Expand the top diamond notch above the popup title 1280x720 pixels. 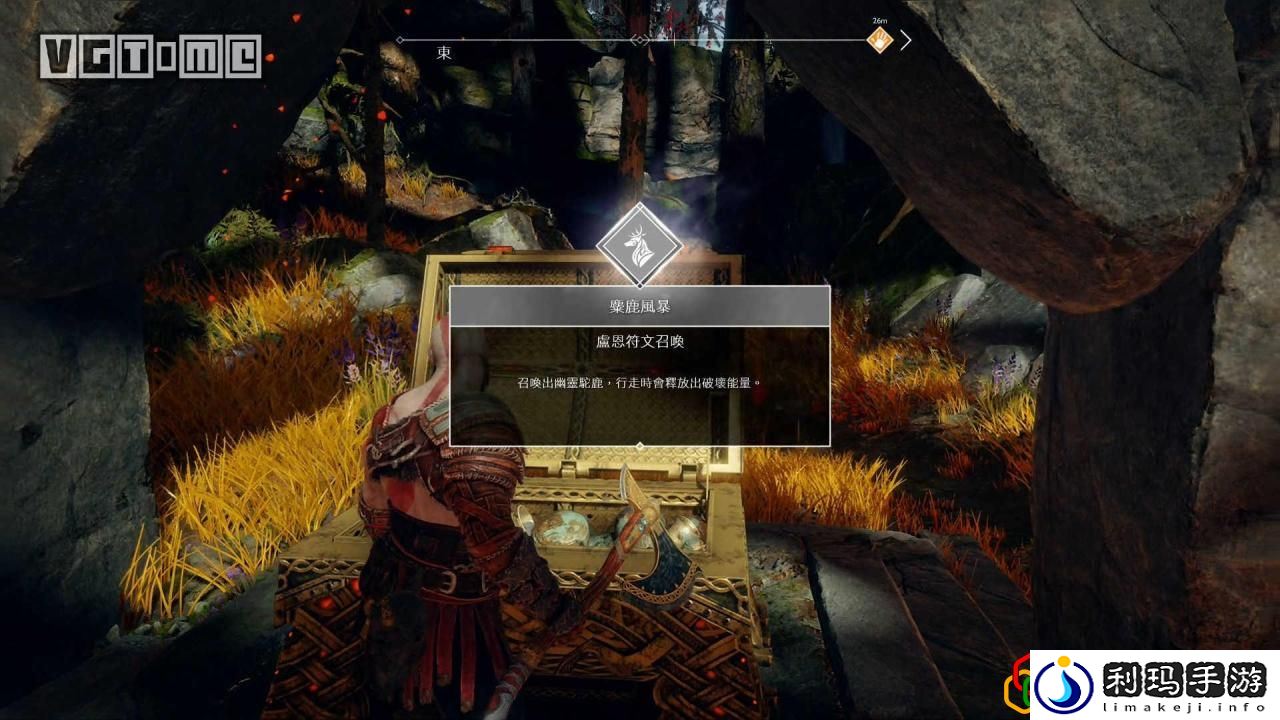click(x=641, y=288)
